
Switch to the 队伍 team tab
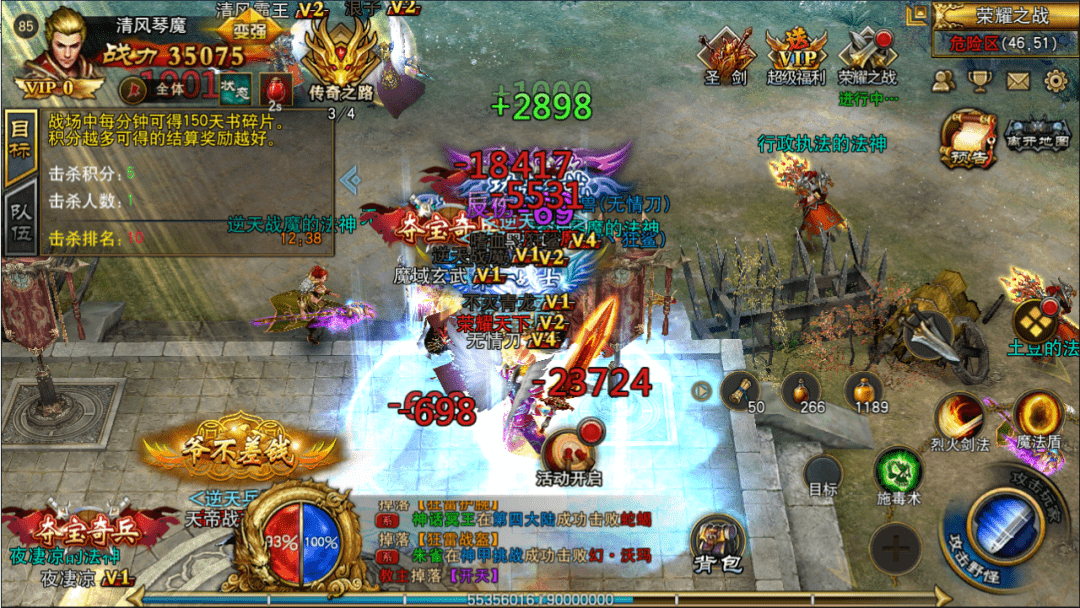tap(20, 218)
